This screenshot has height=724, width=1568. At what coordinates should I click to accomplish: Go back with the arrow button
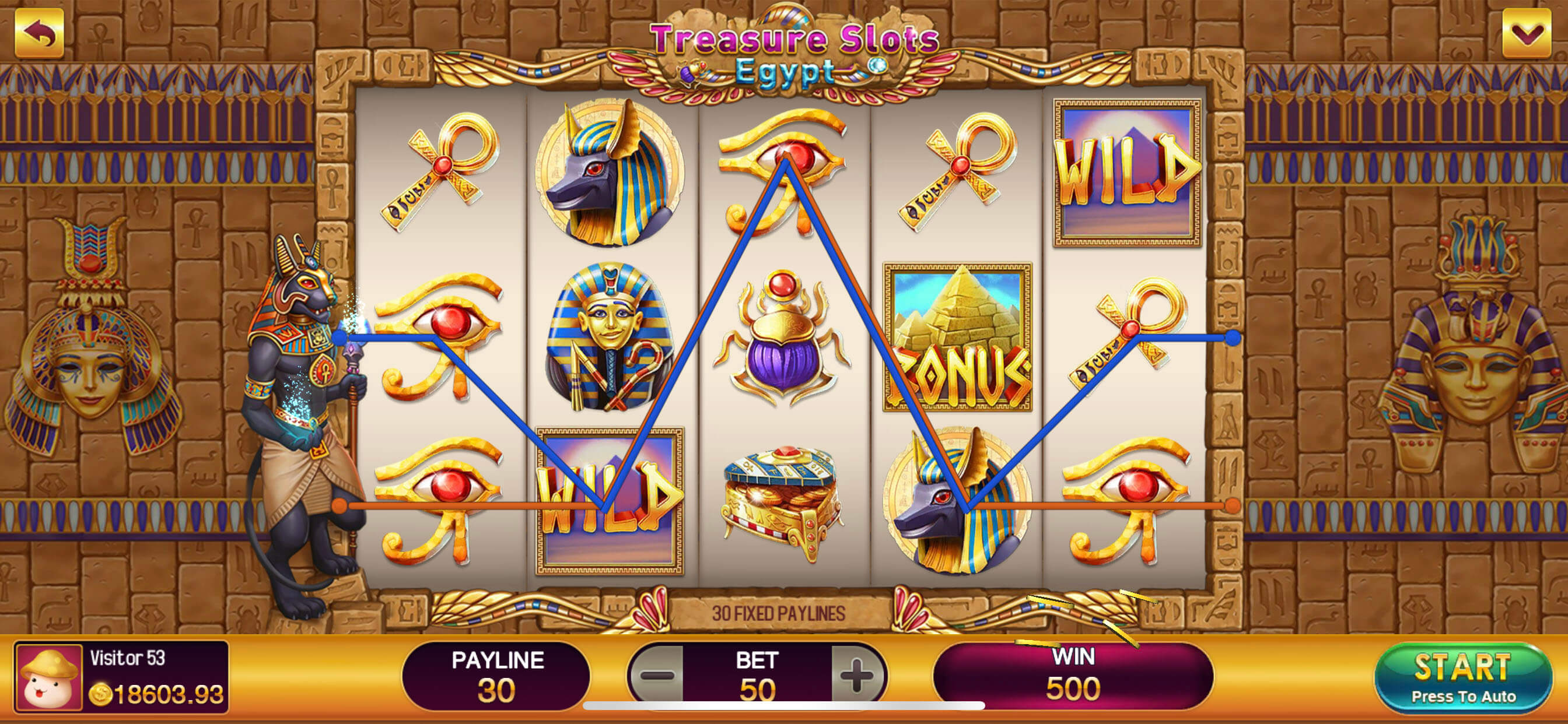click(40, 33)
